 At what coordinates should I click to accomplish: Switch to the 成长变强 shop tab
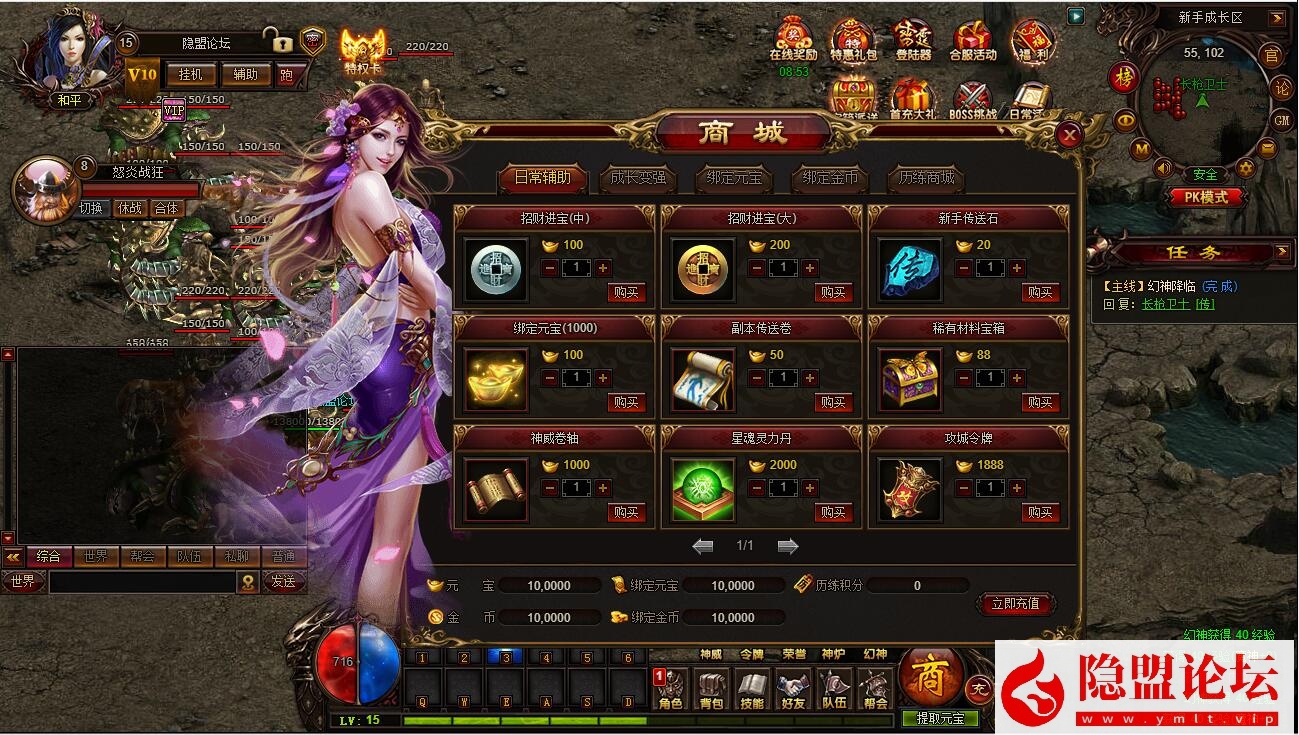pyautogui.click(x=637, y=180)
